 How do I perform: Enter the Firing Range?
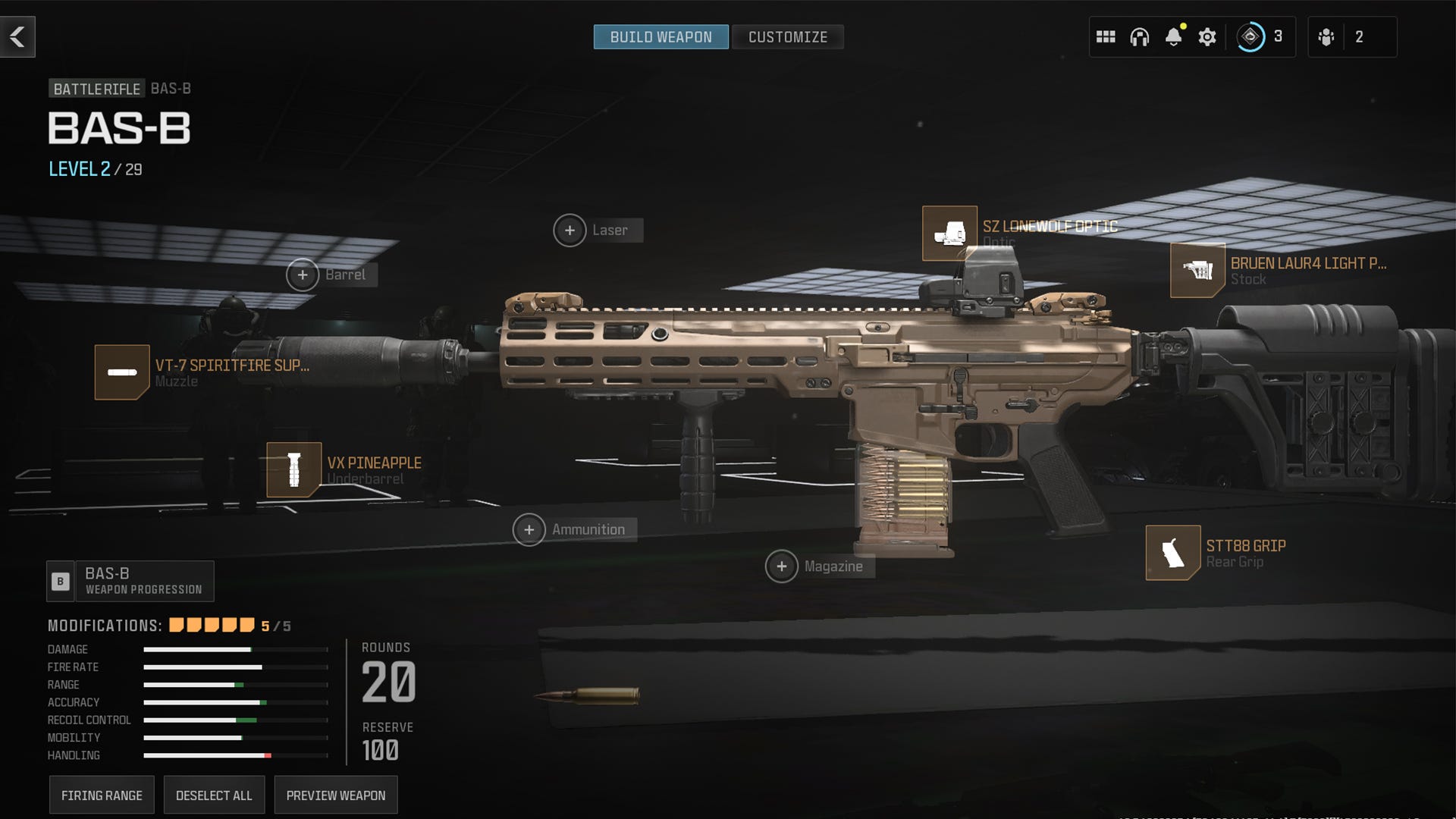pyautogui.click(x=101, y=795)
